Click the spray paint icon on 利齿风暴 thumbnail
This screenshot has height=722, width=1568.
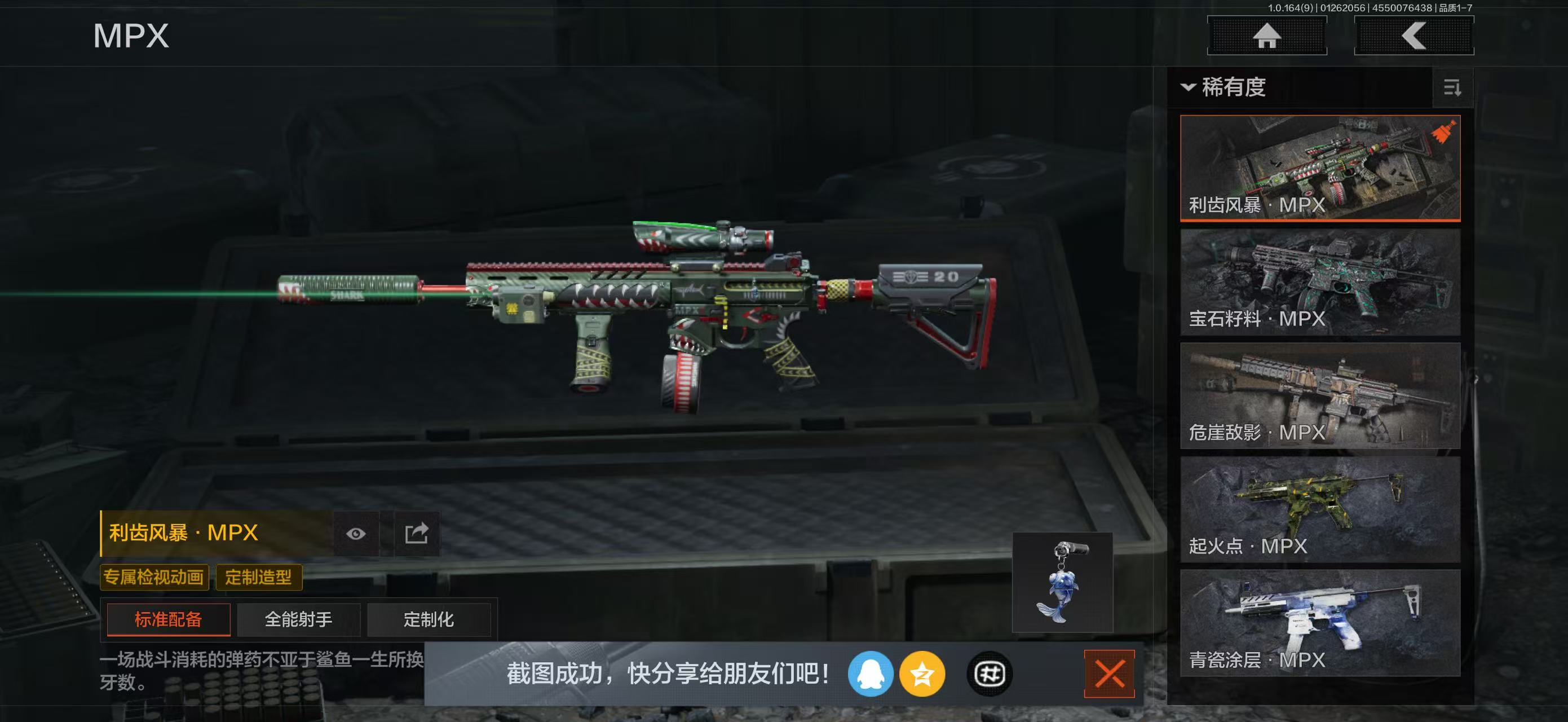point(1445,131)
